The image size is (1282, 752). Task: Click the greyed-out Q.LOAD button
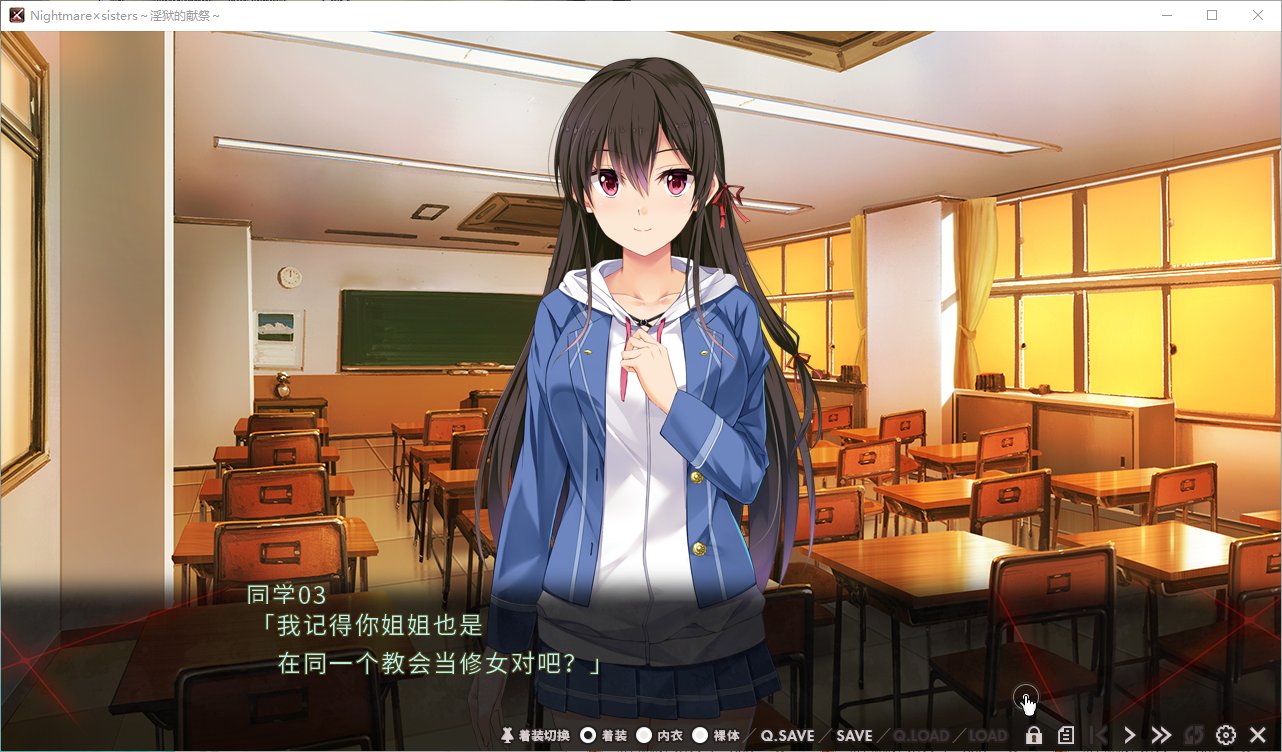[x=921, y=735]
